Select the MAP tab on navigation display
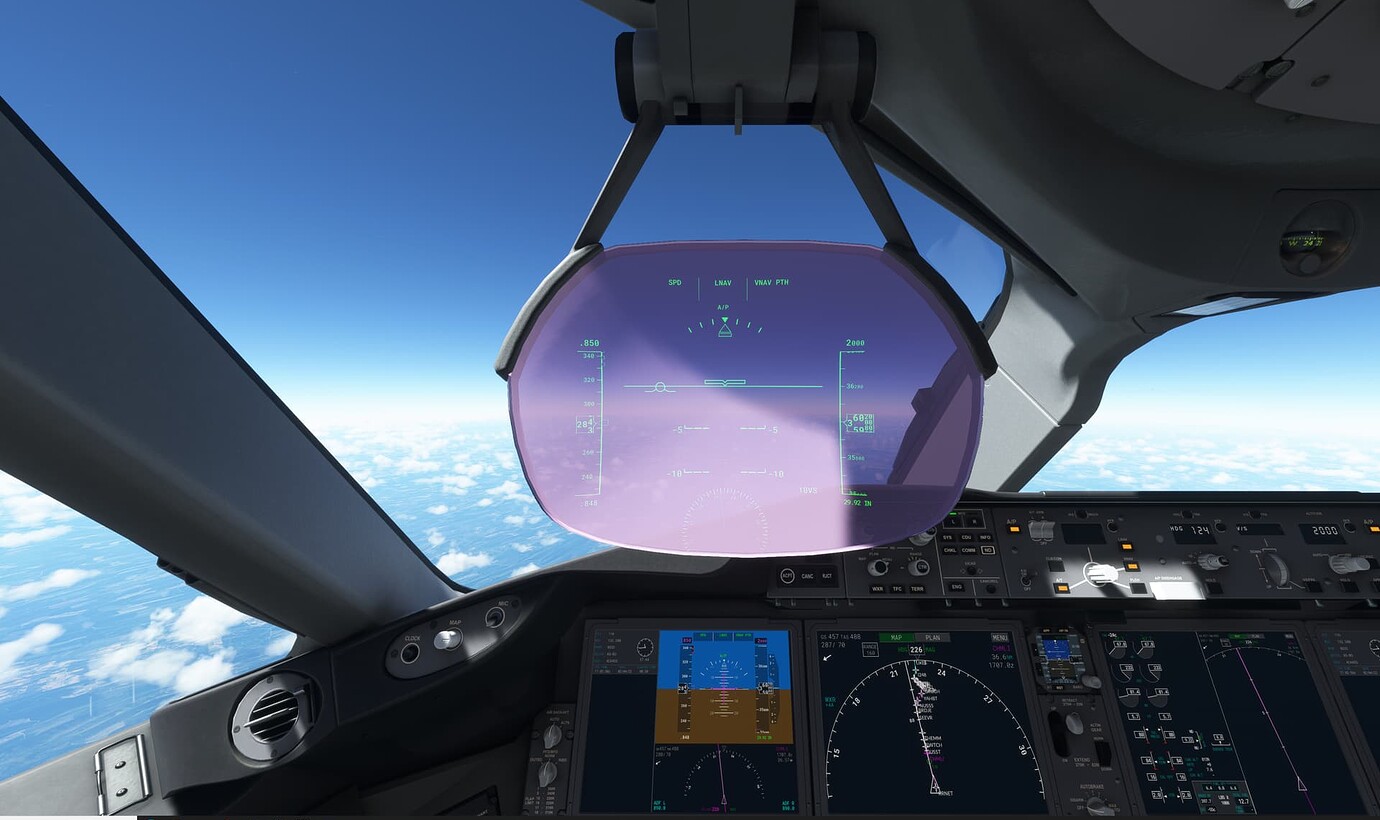Screen dimensions: 1380x820 pos(897,638)
